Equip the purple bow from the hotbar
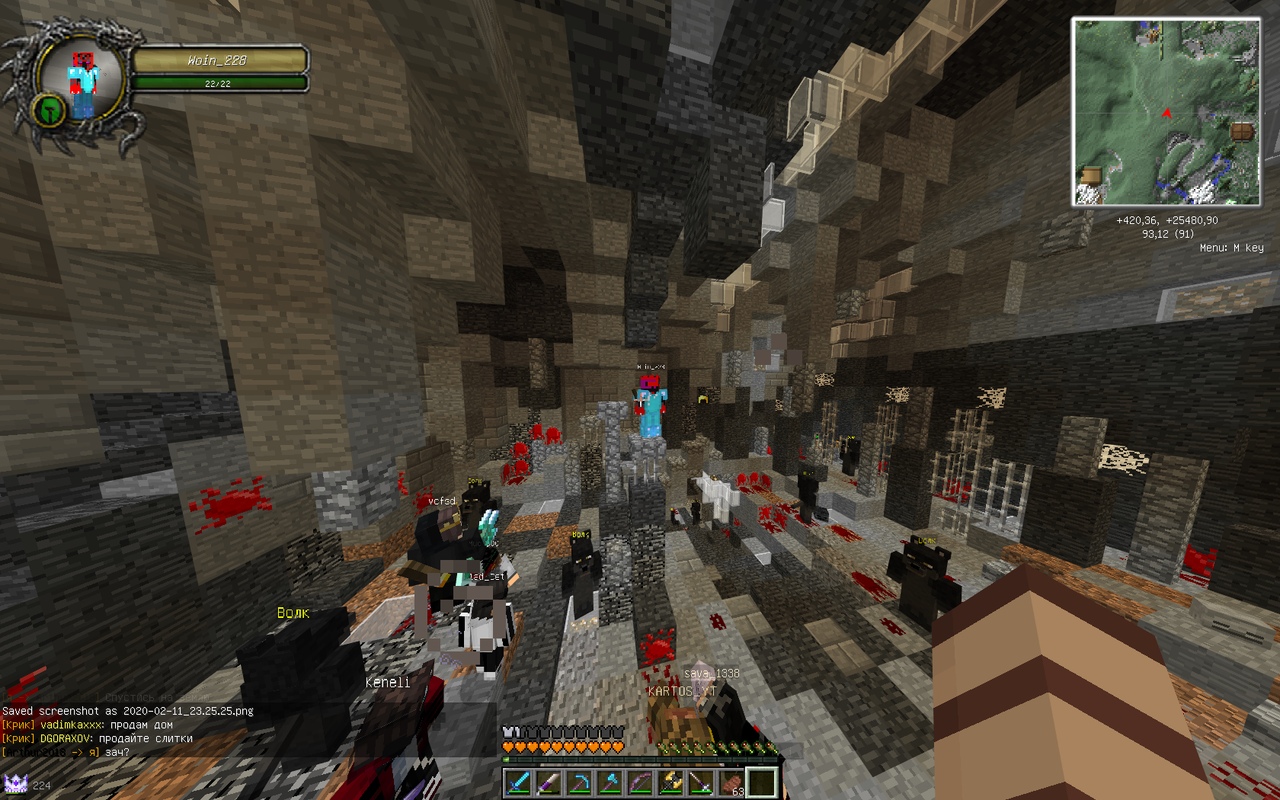The height and width of the screenshot is (800, 1280). tap(640, 782)
